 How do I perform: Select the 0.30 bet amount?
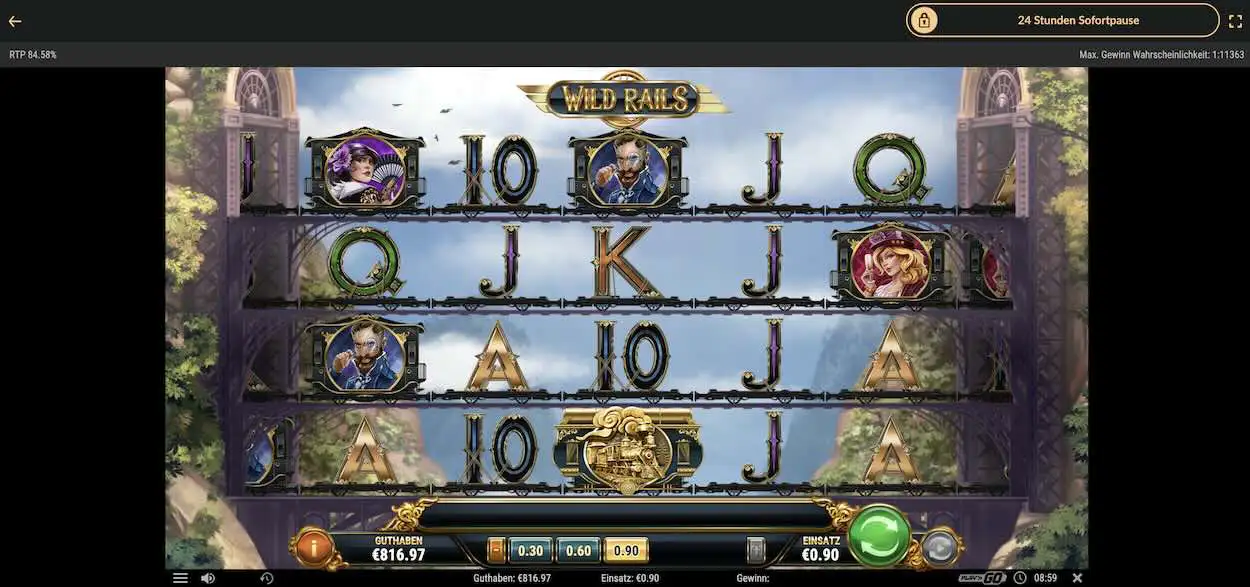(x=530, y=550)
